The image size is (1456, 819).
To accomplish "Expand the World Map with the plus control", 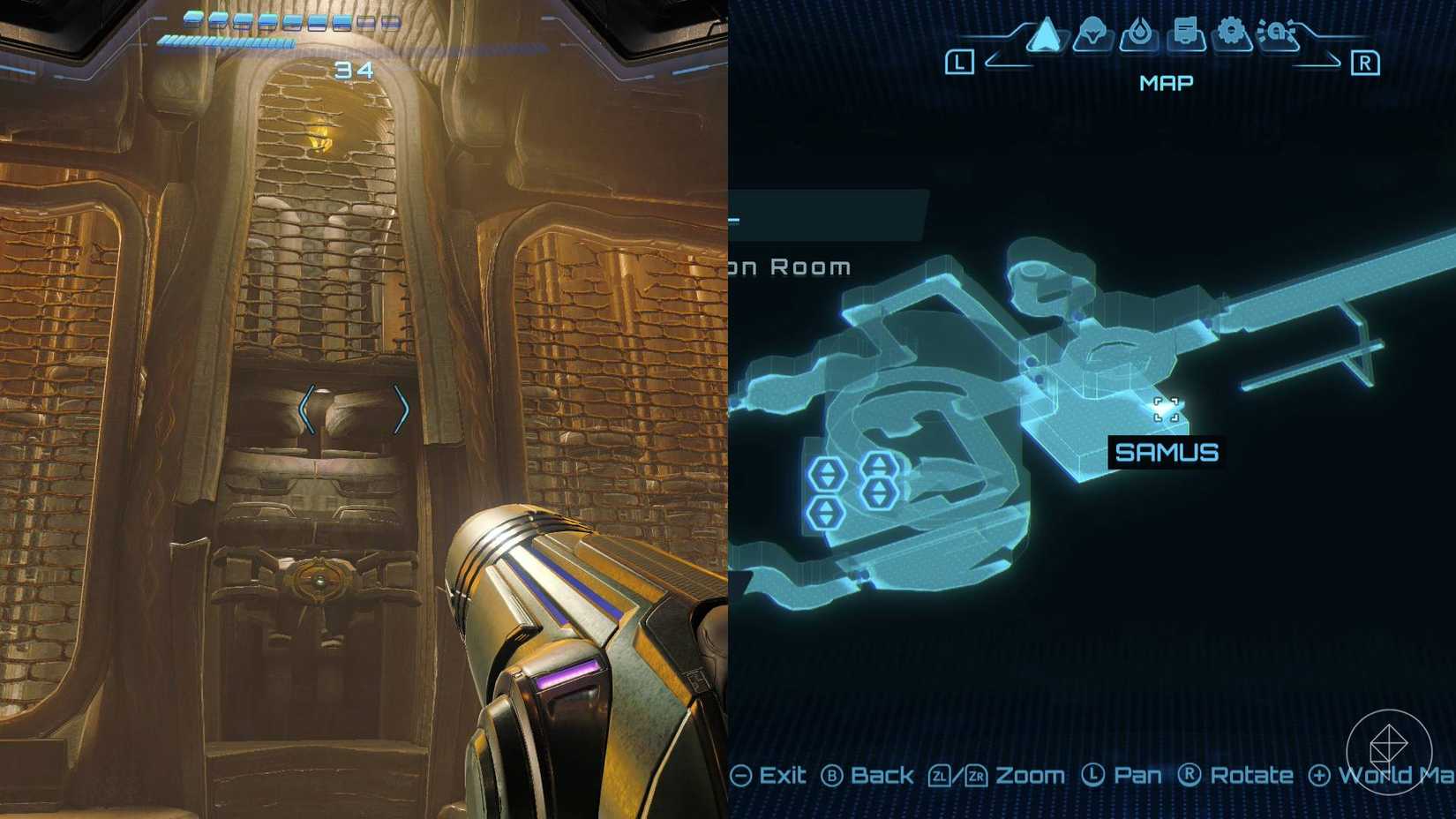I will pyautogui.click(x=1317, y=775).
